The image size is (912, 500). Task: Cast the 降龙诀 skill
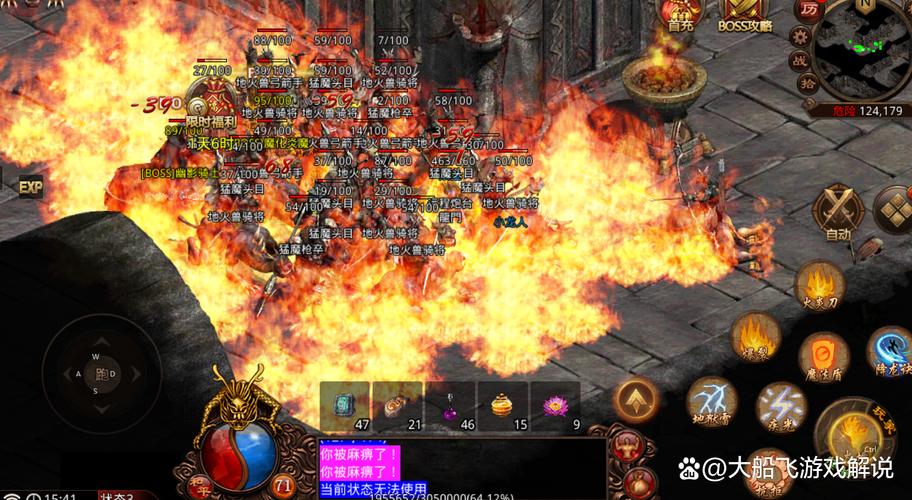[x=888, y=351]
